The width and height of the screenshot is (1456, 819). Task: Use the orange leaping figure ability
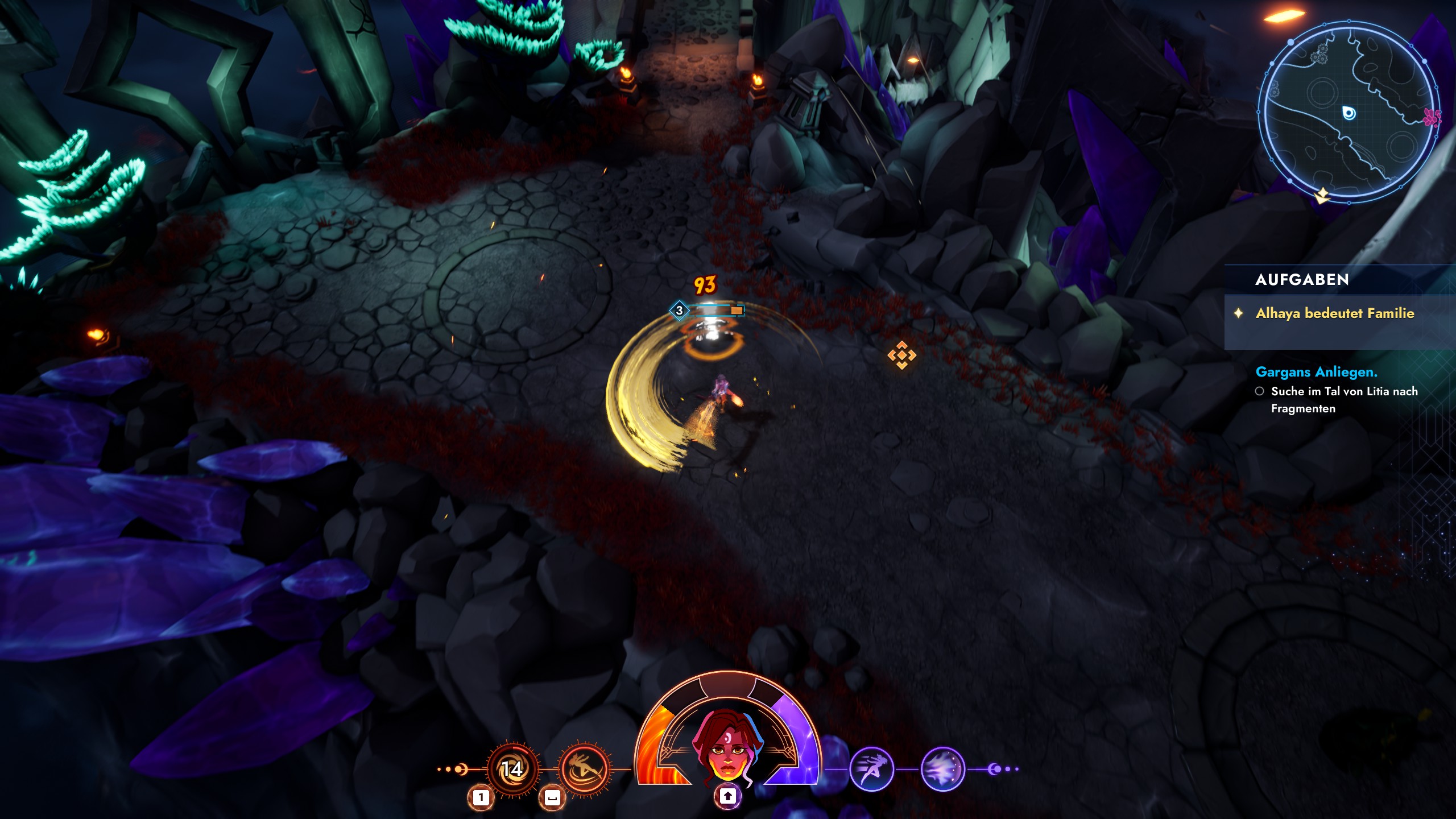click(584, 769)
